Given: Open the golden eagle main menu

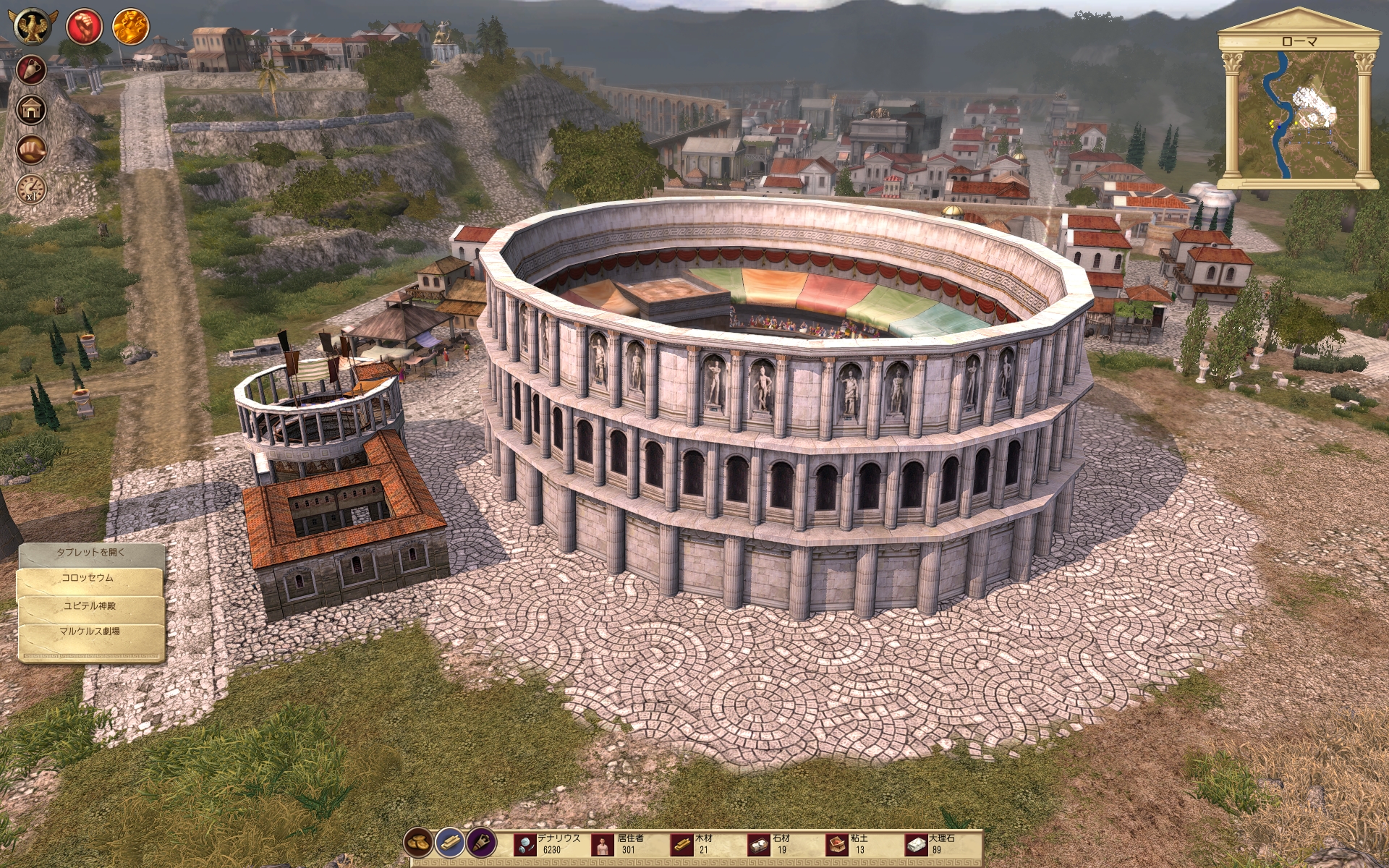Looking at the screenshot, I should pyautogui.click(x=32, y=27).
